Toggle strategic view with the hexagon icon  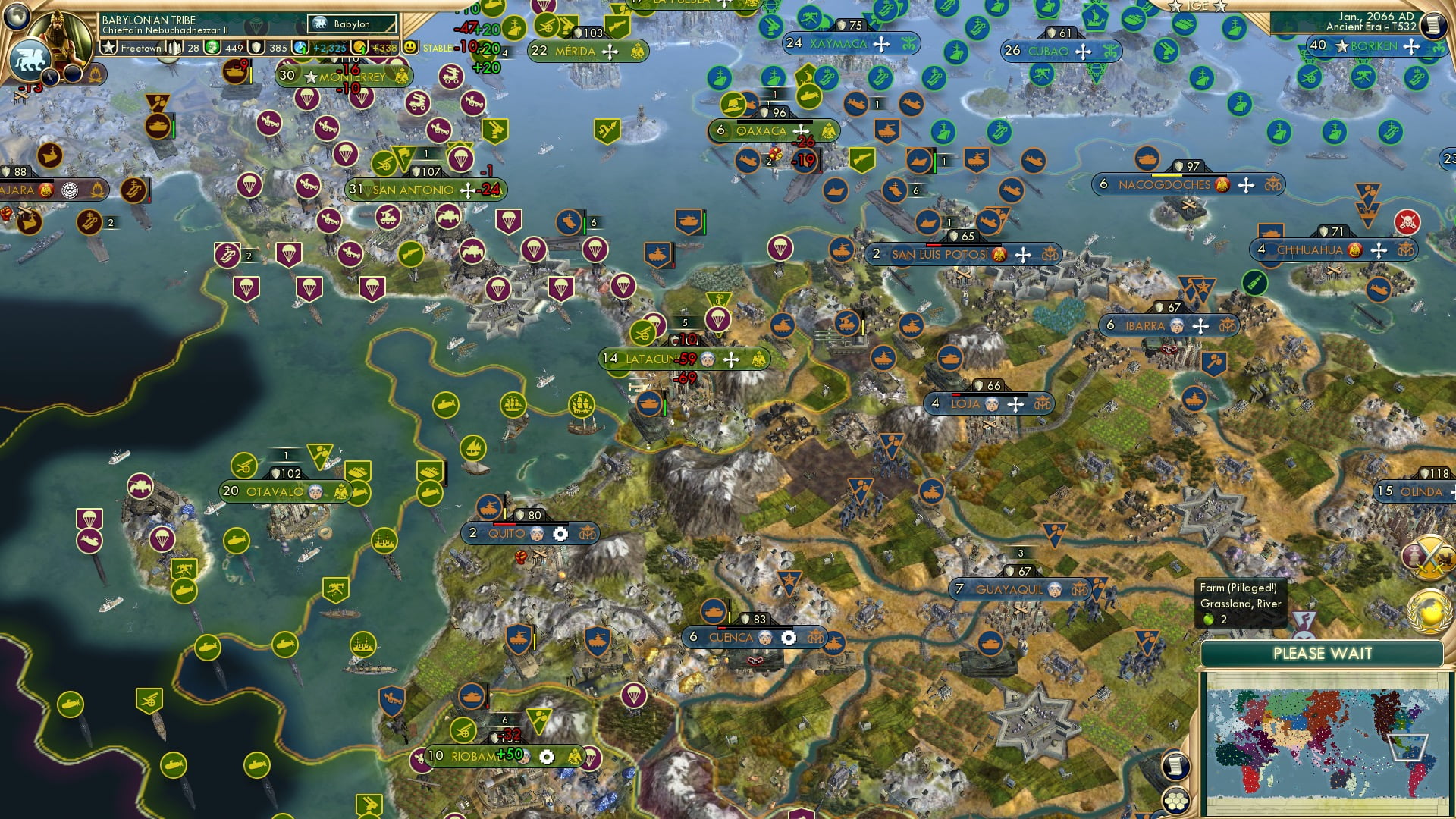[x=1176, y=802]
